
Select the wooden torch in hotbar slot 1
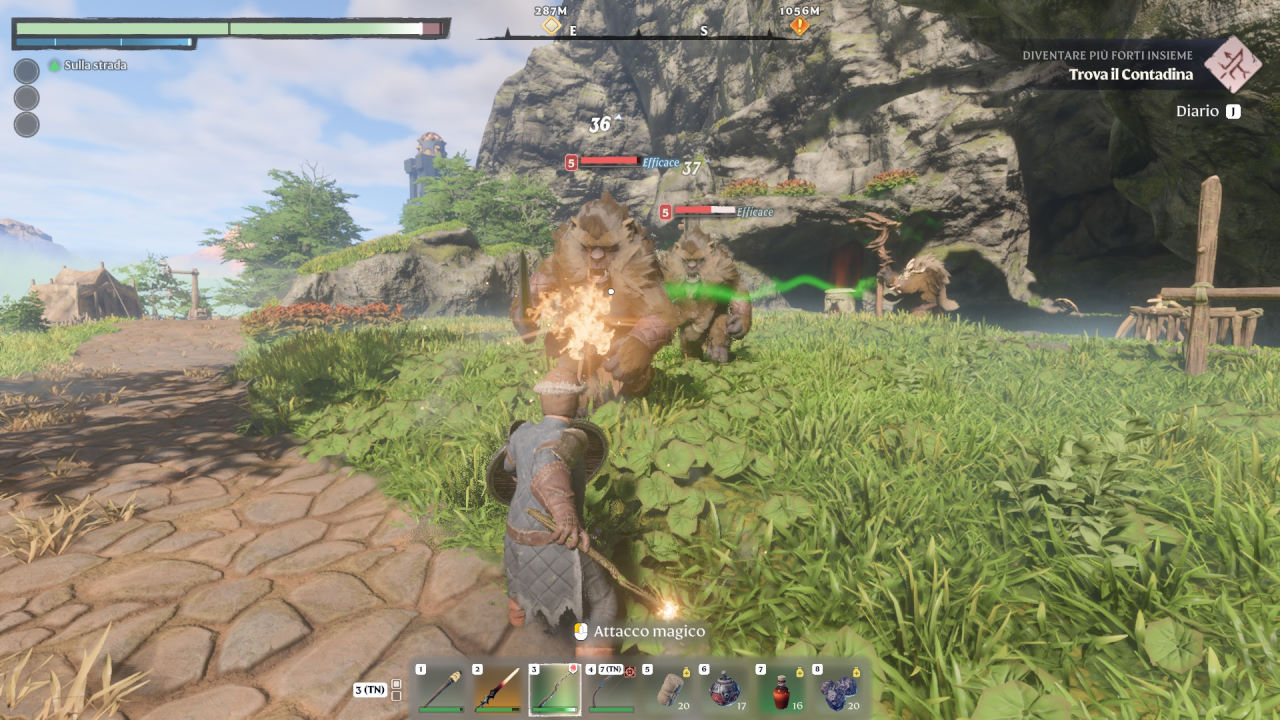click(440, 690)
